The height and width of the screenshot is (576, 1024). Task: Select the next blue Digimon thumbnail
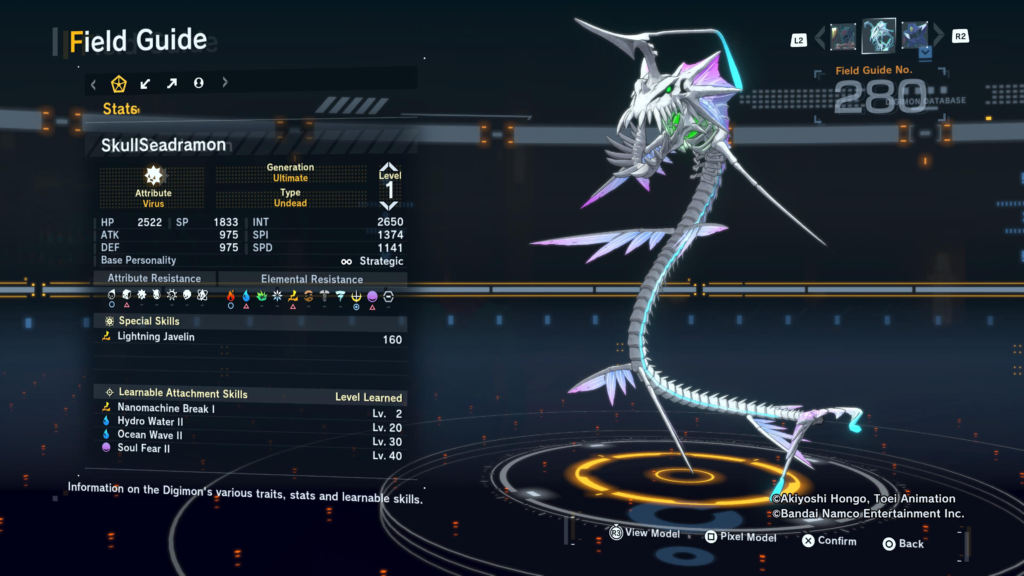914,36
